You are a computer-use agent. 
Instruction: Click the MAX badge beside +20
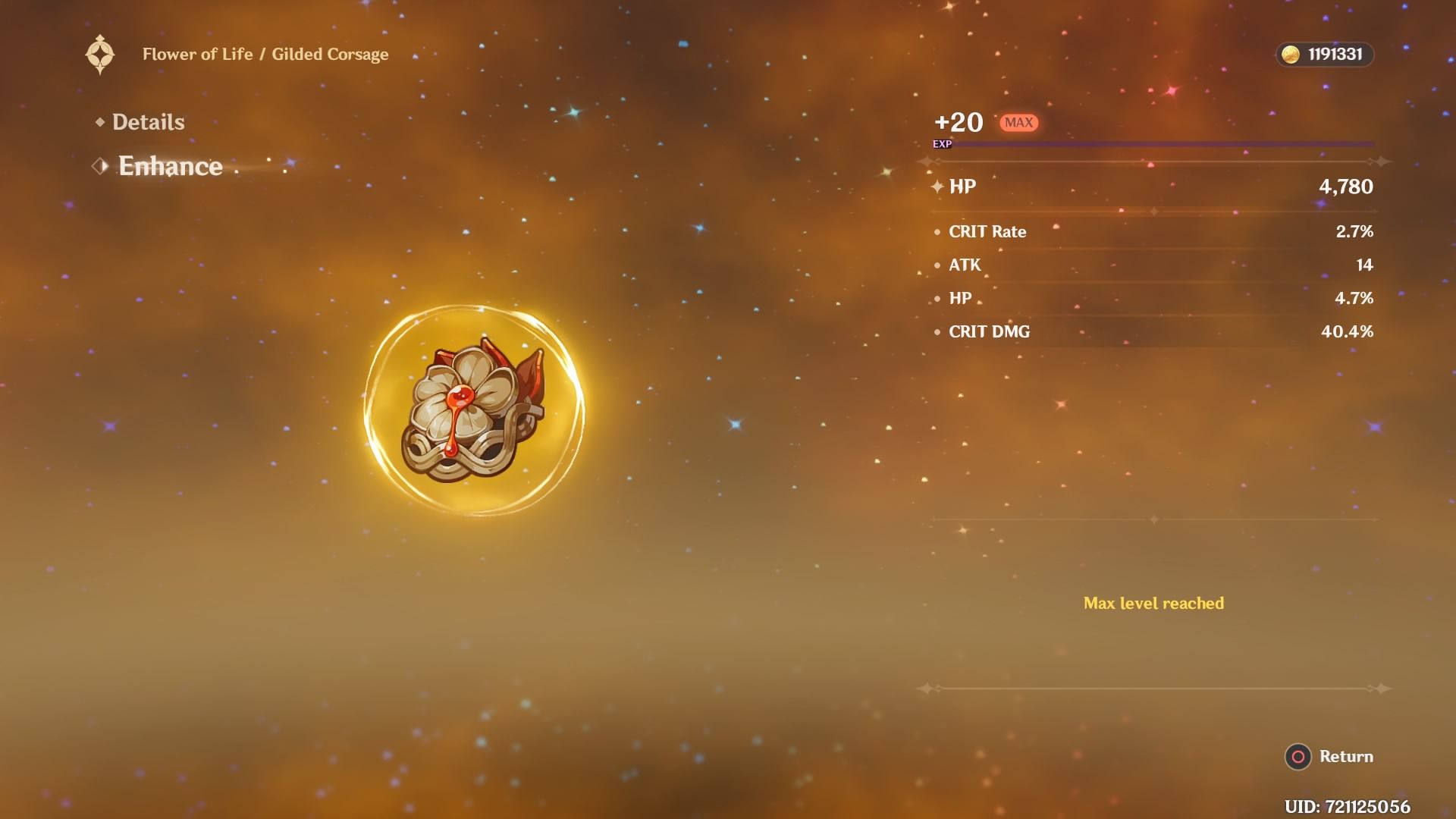(x=1020, y=121)
